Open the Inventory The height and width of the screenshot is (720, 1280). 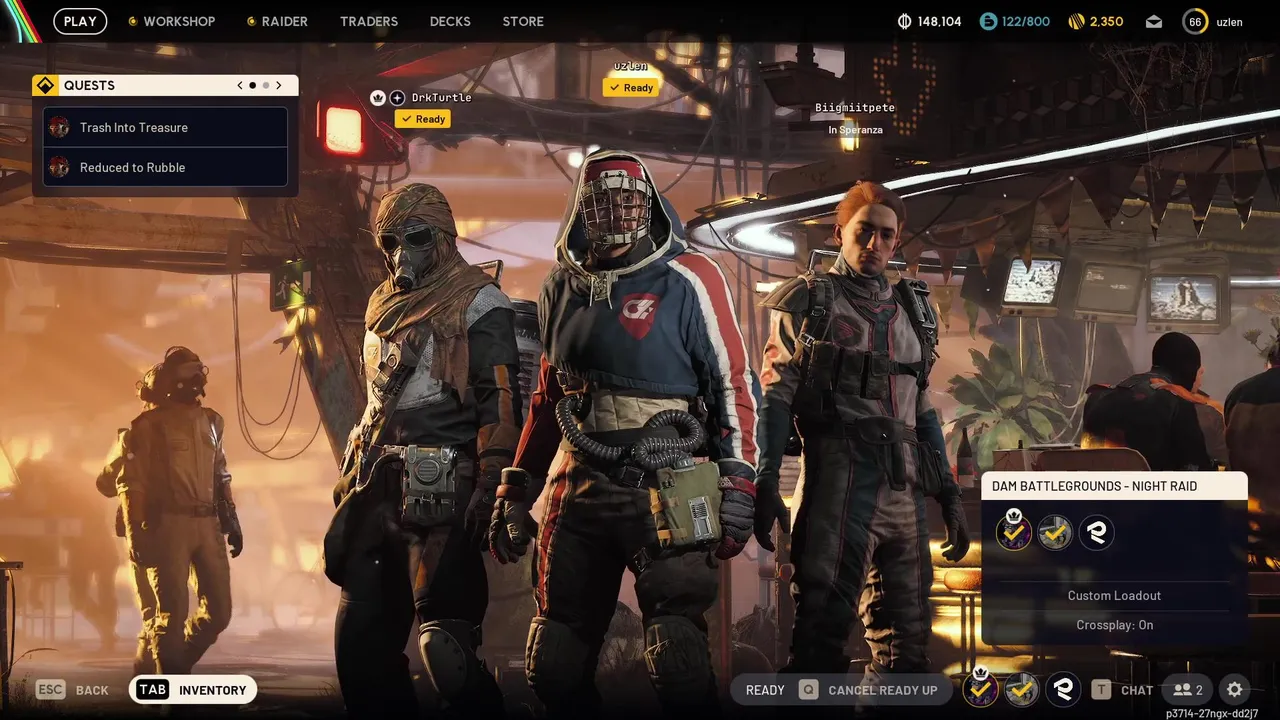(193, 689)
